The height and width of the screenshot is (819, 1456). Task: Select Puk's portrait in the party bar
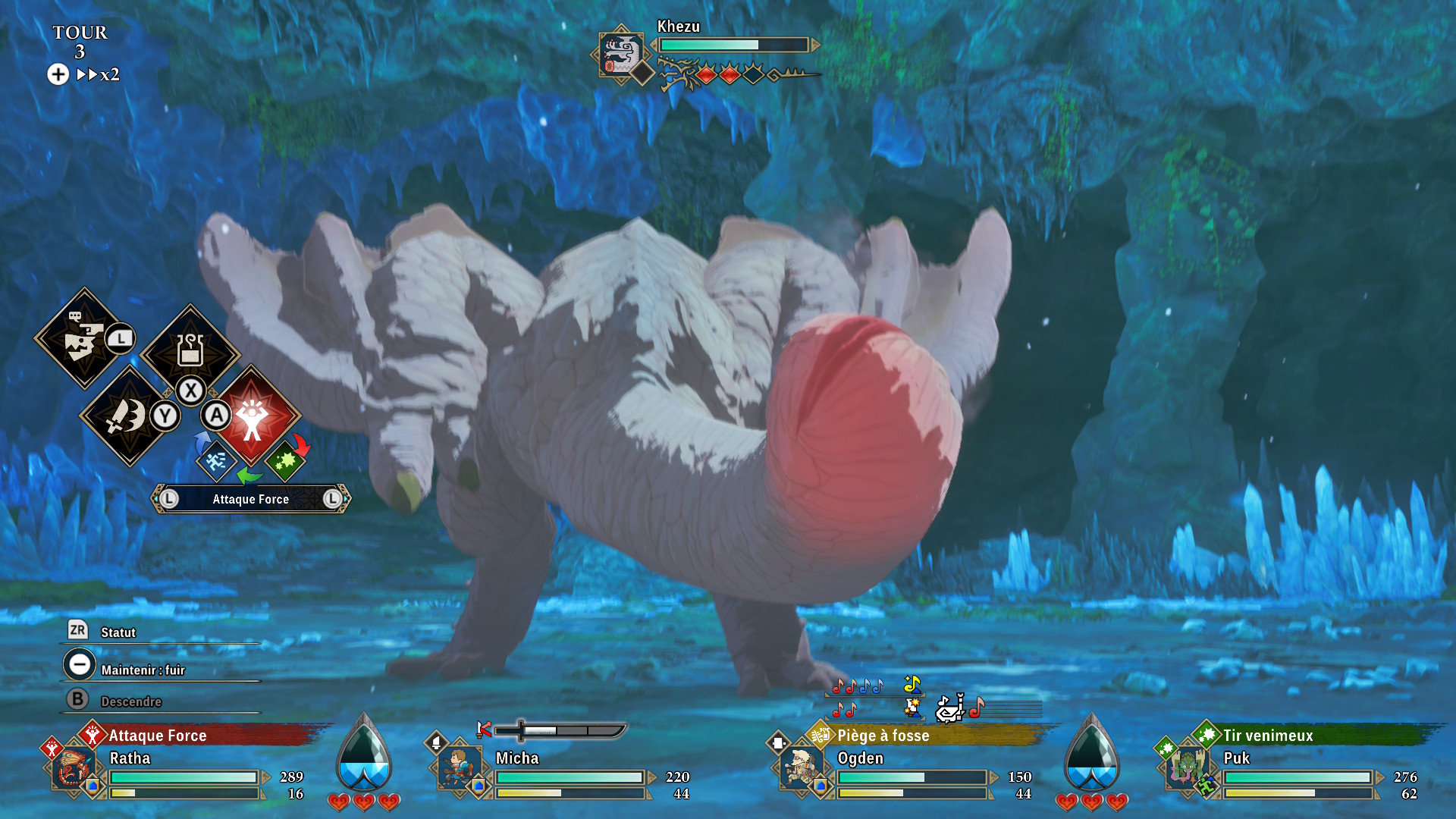coord(1187,769)
